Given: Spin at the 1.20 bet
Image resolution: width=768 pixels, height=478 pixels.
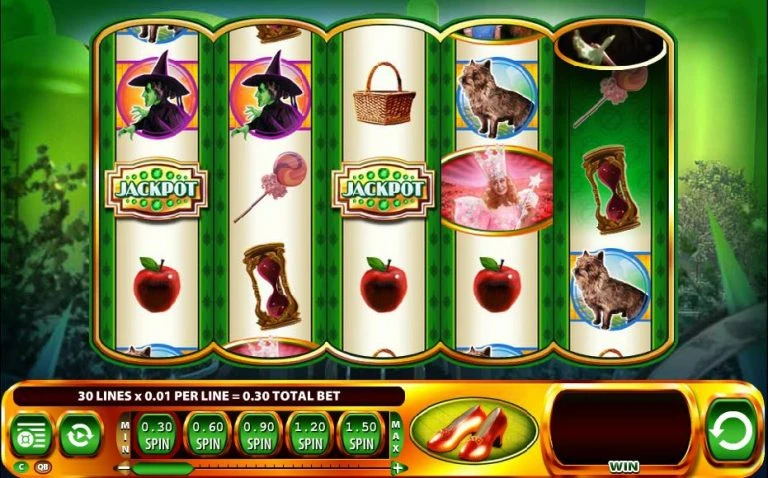Looking at the screenshot, I should tap(312, 434).
